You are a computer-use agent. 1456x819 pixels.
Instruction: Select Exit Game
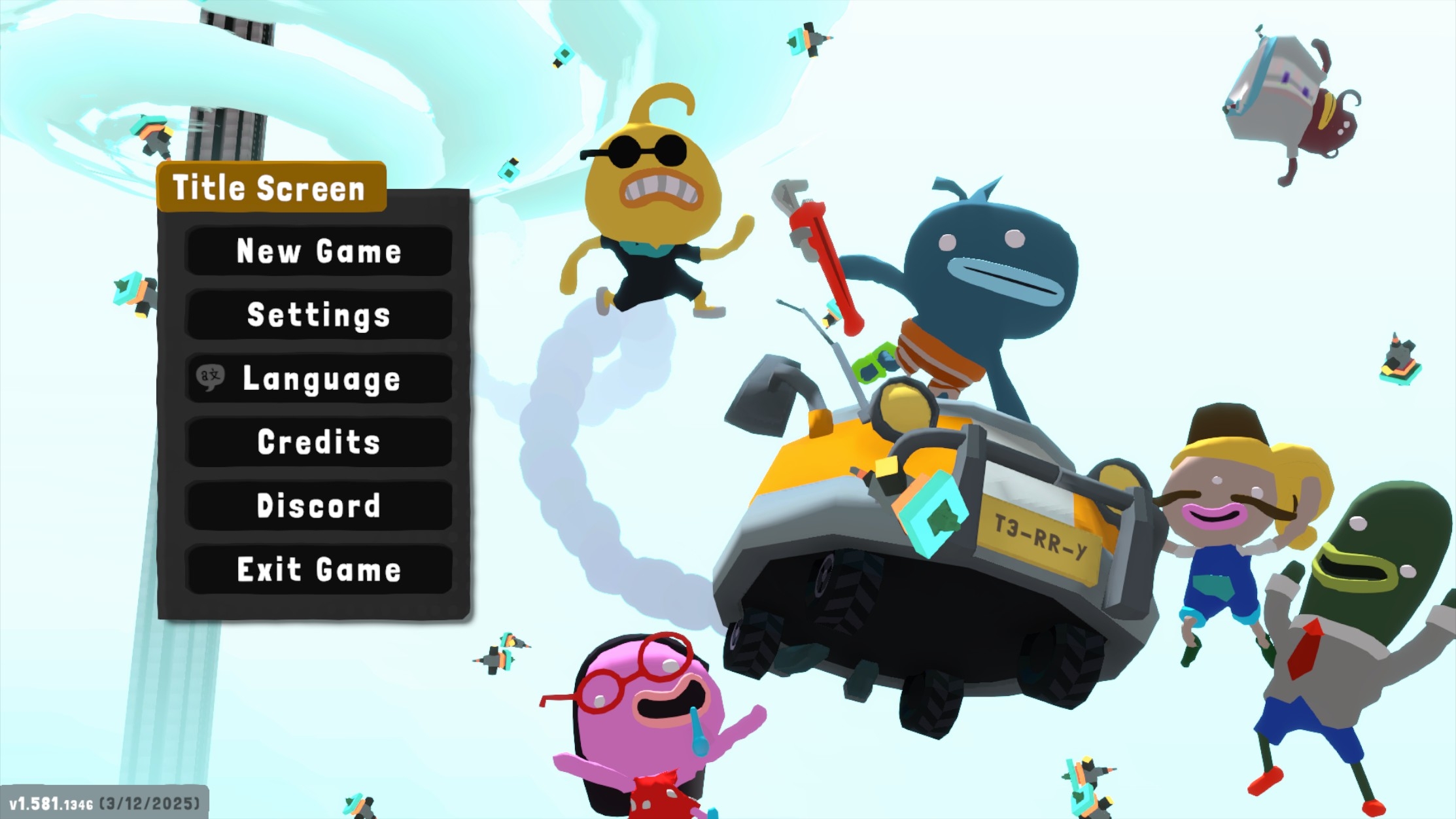[319, 569]
